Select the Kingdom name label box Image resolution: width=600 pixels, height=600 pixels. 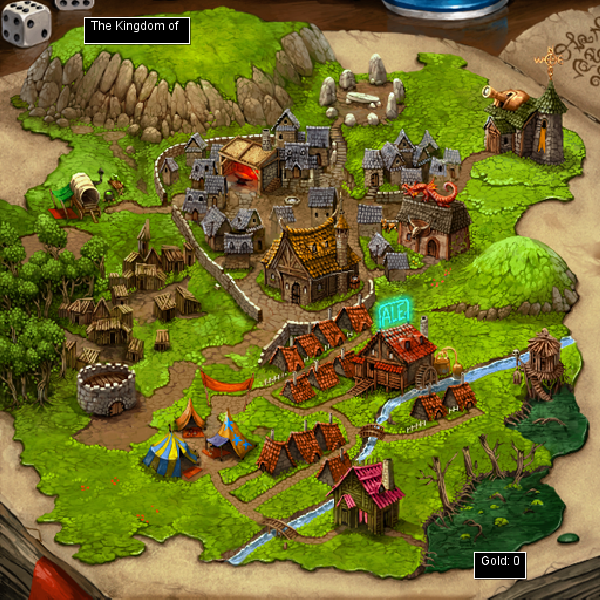[x=137, y=29]
